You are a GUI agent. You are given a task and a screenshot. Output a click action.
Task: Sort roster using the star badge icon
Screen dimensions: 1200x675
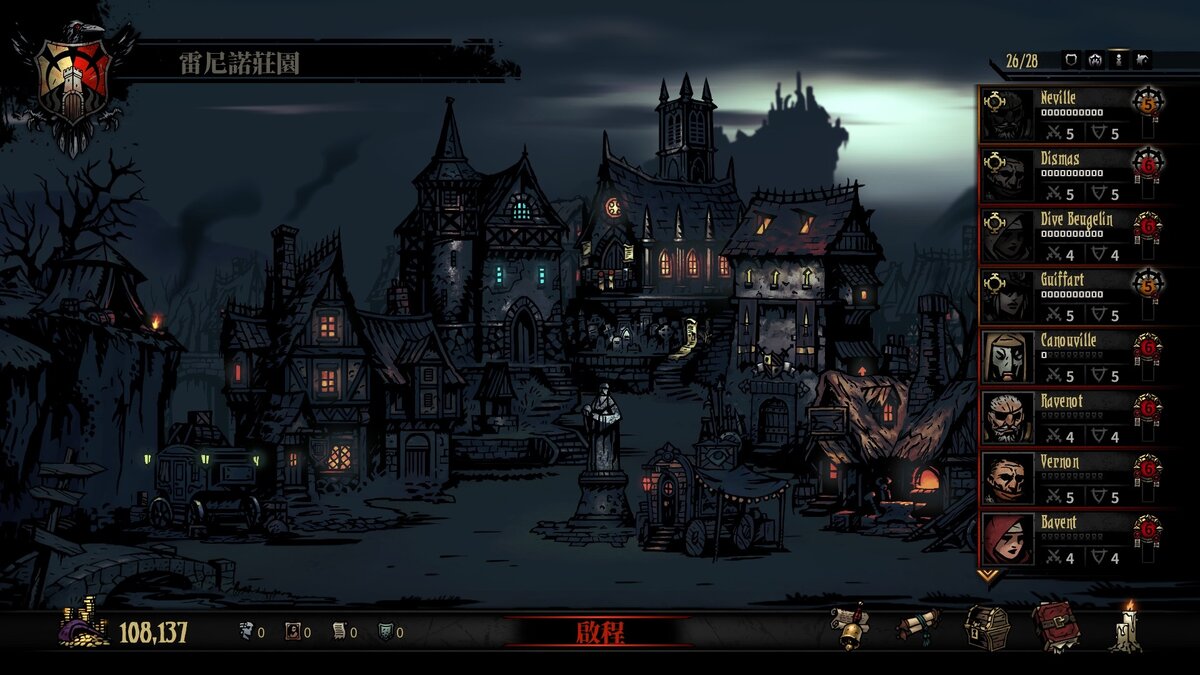[x=1095, y=60]
